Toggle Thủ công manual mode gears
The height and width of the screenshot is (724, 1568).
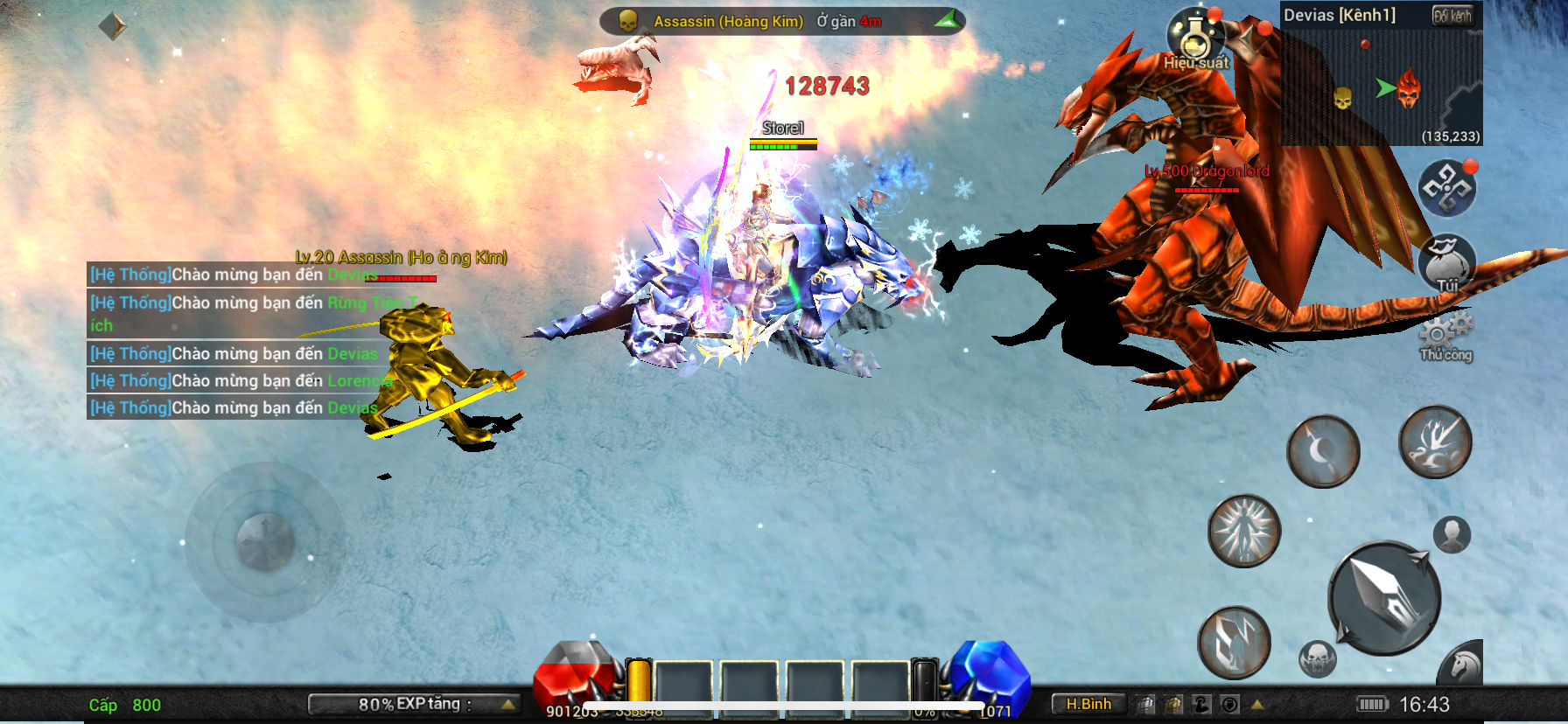(x=1445, y=338)
